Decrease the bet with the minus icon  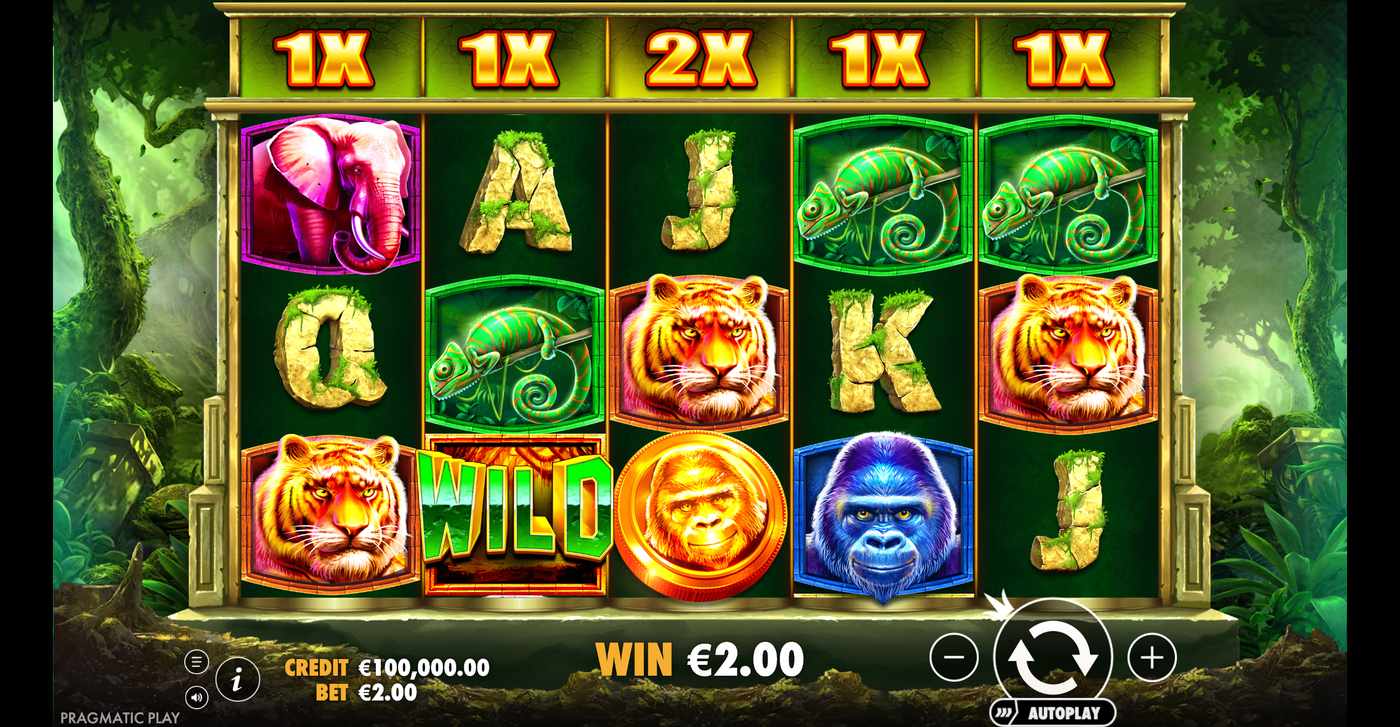[x=955, y=657]
